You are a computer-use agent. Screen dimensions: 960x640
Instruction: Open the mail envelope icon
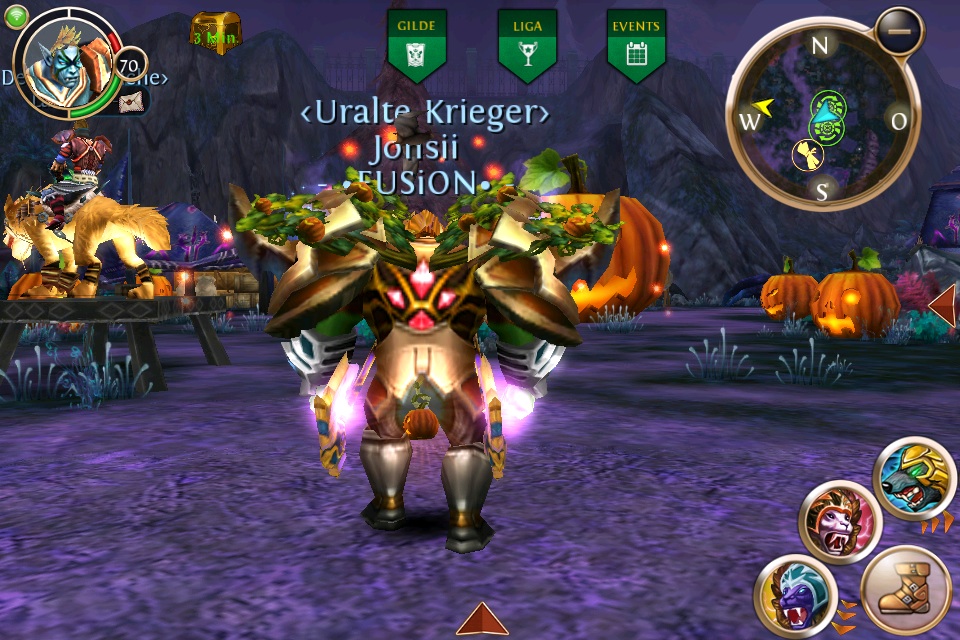[x=132, y=100]
